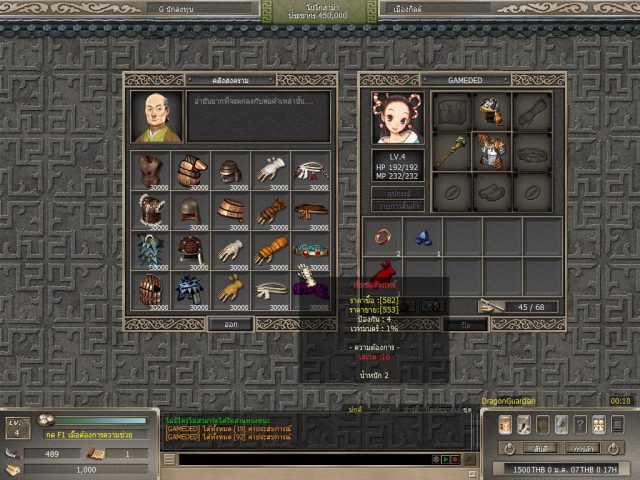Click the equipped tiger-striped armor slot
Viewport: 640px width, 480px height.
tap(490, 148)
